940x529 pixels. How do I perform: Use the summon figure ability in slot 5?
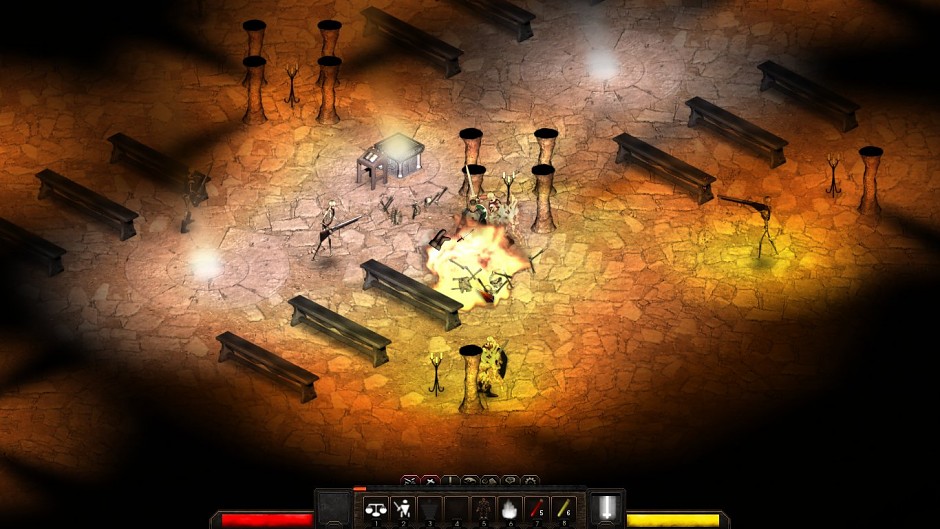(x=484, y=509)
